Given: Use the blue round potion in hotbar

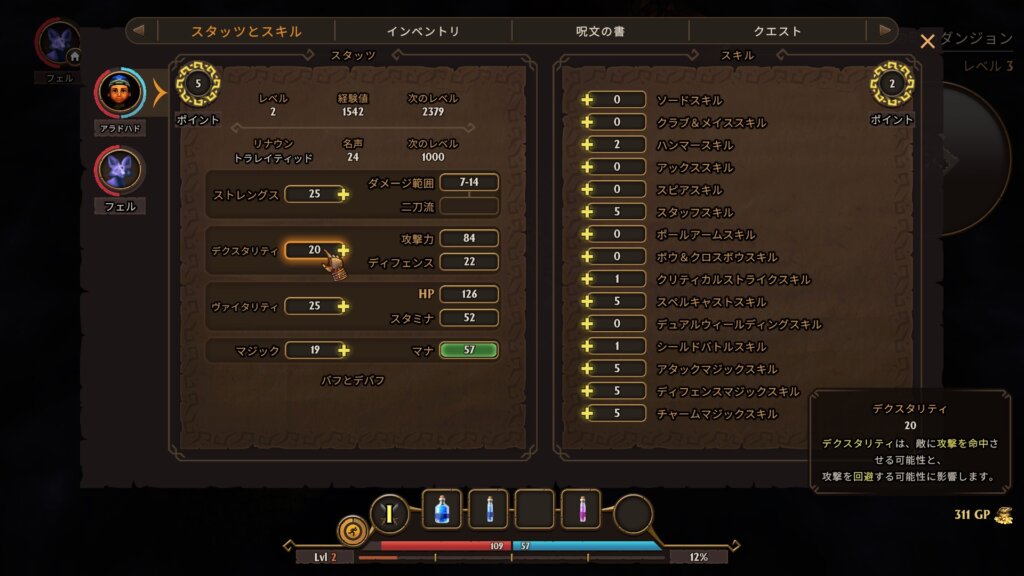Looking at the screenshot, I should point(442,509).
